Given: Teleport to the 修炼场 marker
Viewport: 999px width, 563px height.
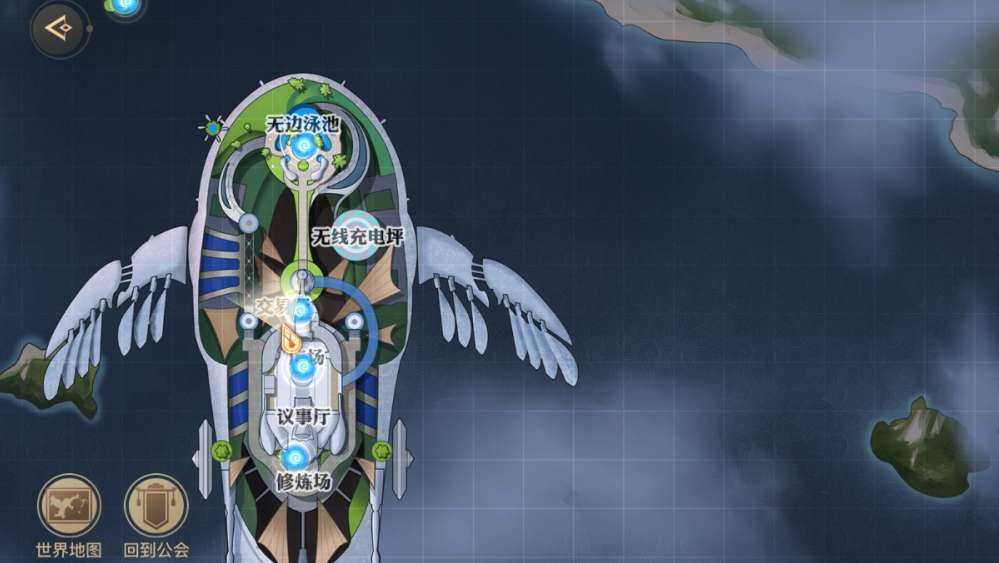Looking at the screenshot, I should click(294, 458).
